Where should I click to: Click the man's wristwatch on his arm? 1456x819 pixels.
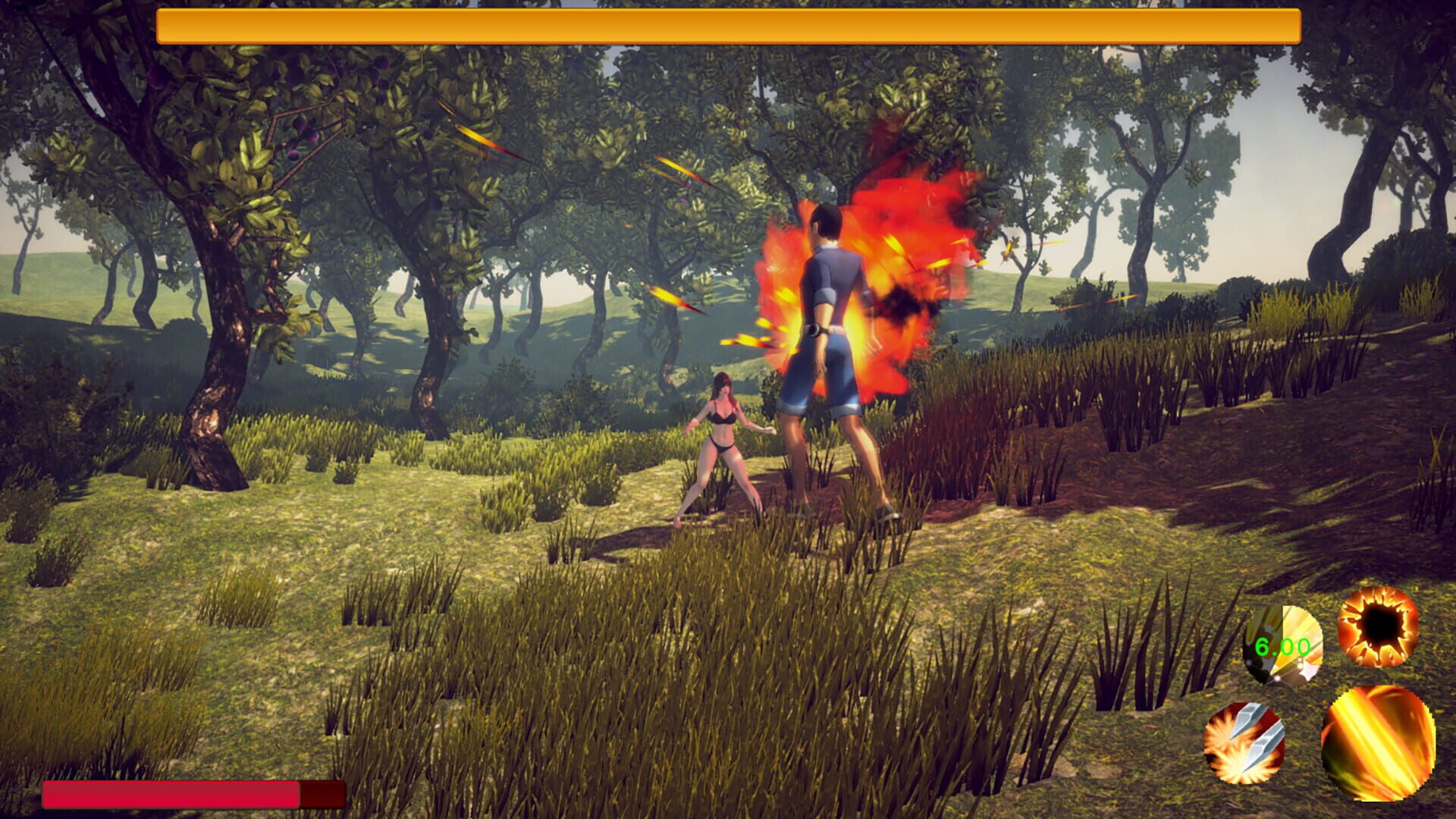pos(814,331)
